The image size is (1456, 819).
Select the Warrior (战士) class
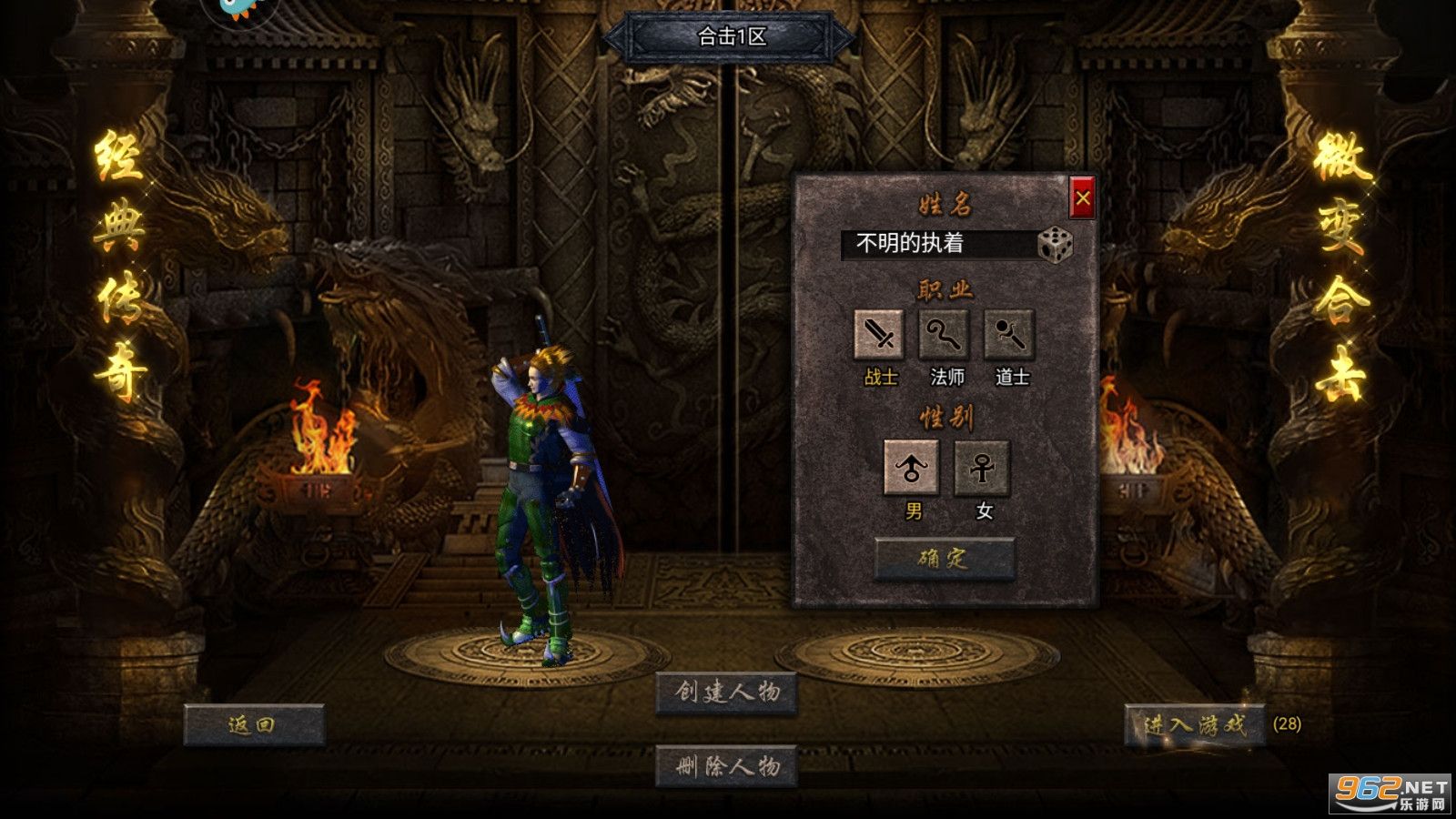879,335
